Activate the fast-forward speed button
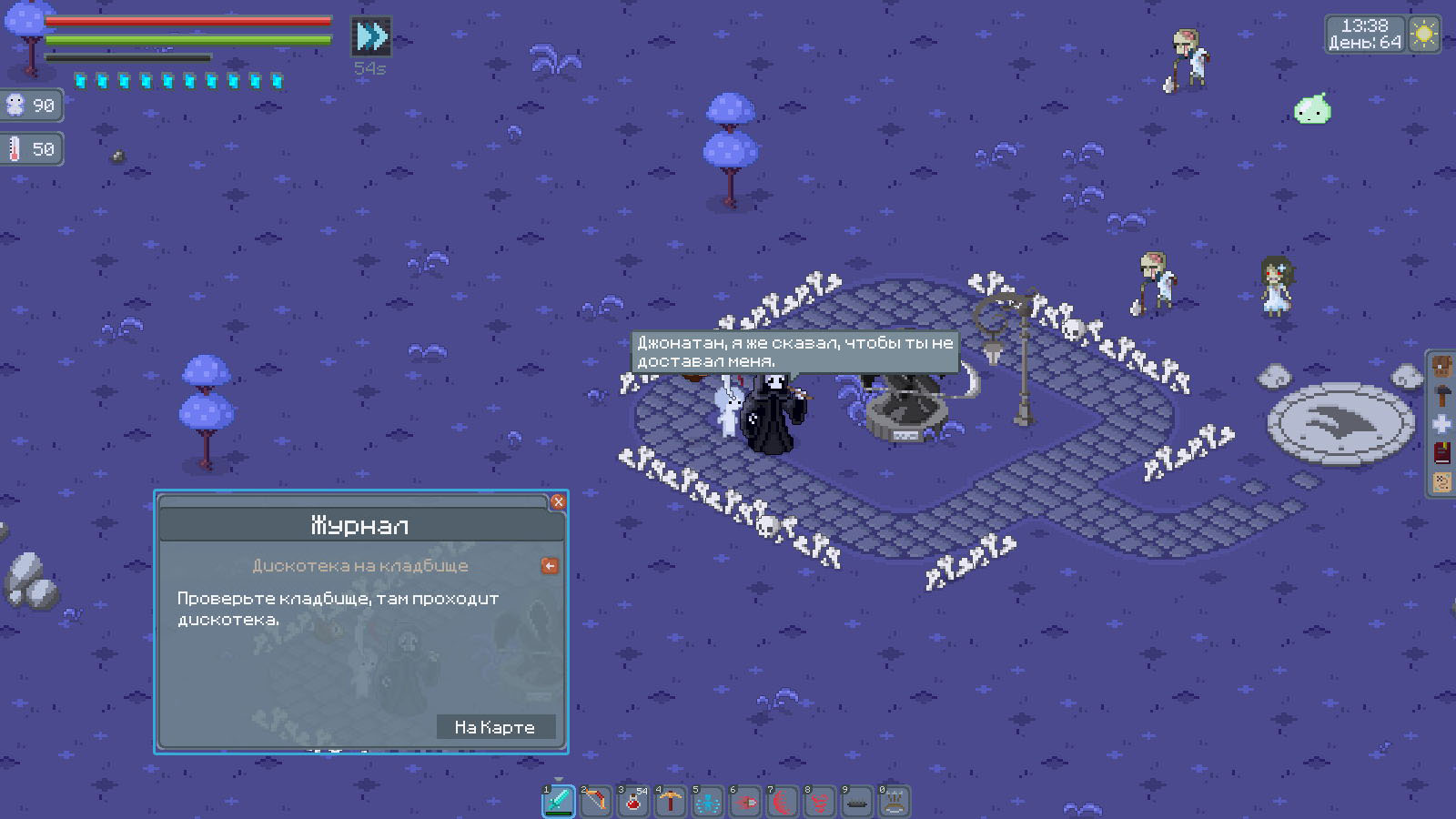The width and height of the screenshot is (1456, 819). [x=371, y=36]
